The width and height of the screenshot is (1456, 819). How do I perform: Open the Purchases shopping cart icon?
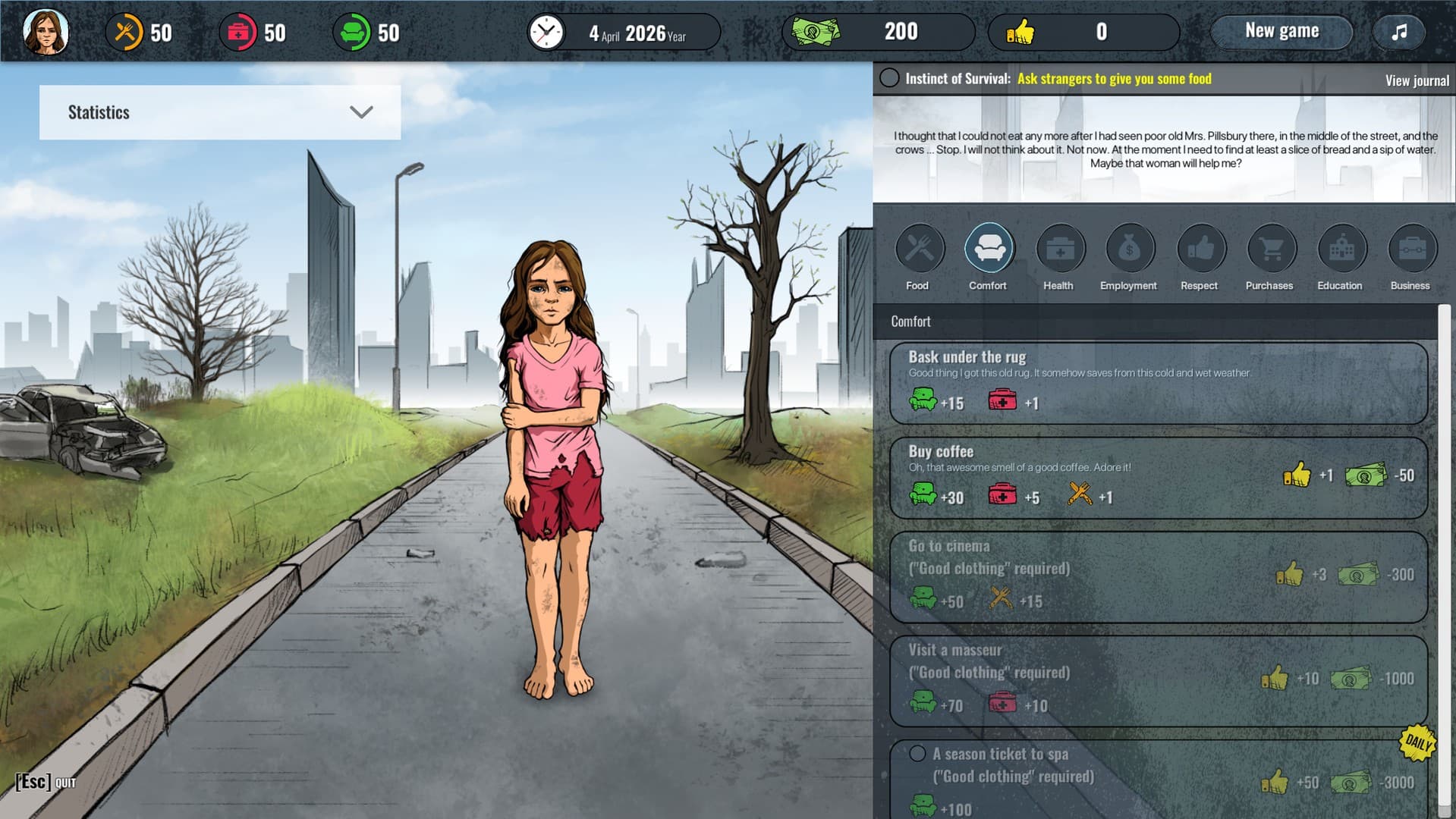(1269, 248)
